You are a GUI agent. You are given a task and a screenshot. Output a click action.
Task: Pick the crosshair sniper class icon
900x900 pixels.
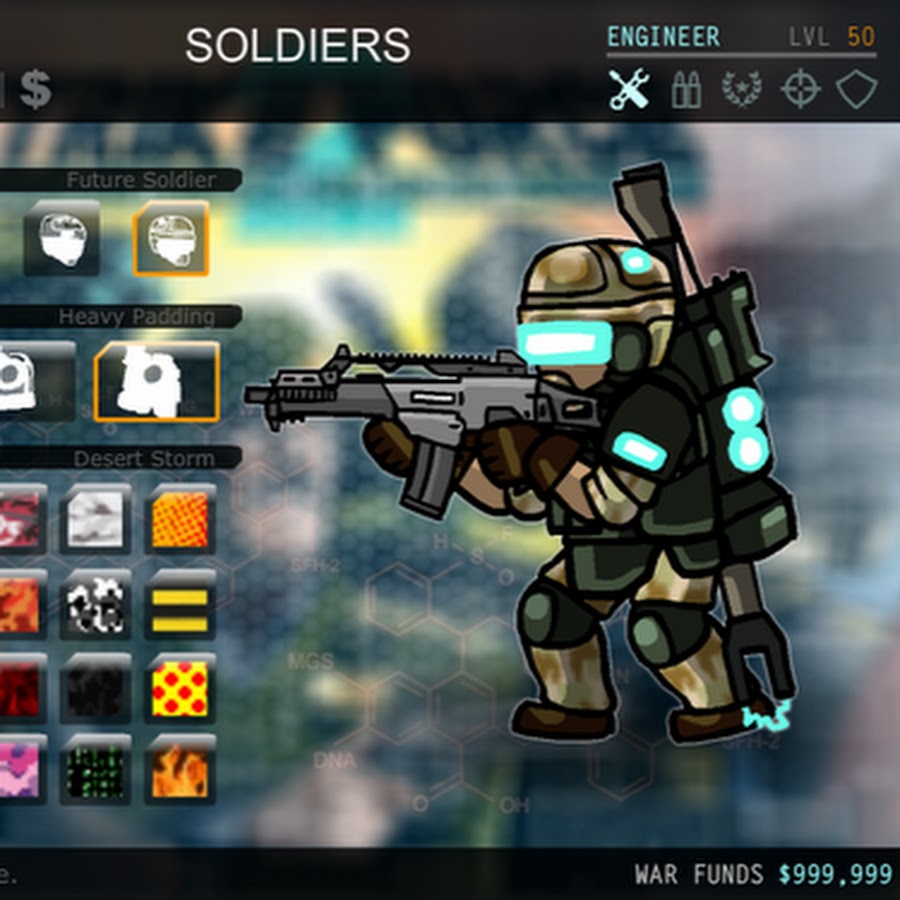click(799, 90)
